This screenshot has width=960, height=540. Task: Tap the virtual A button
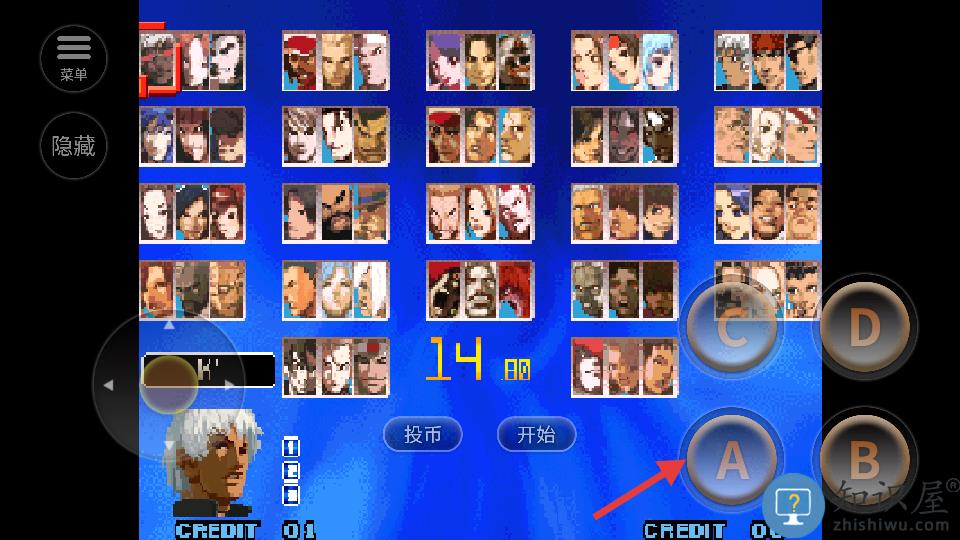[732, 460]
